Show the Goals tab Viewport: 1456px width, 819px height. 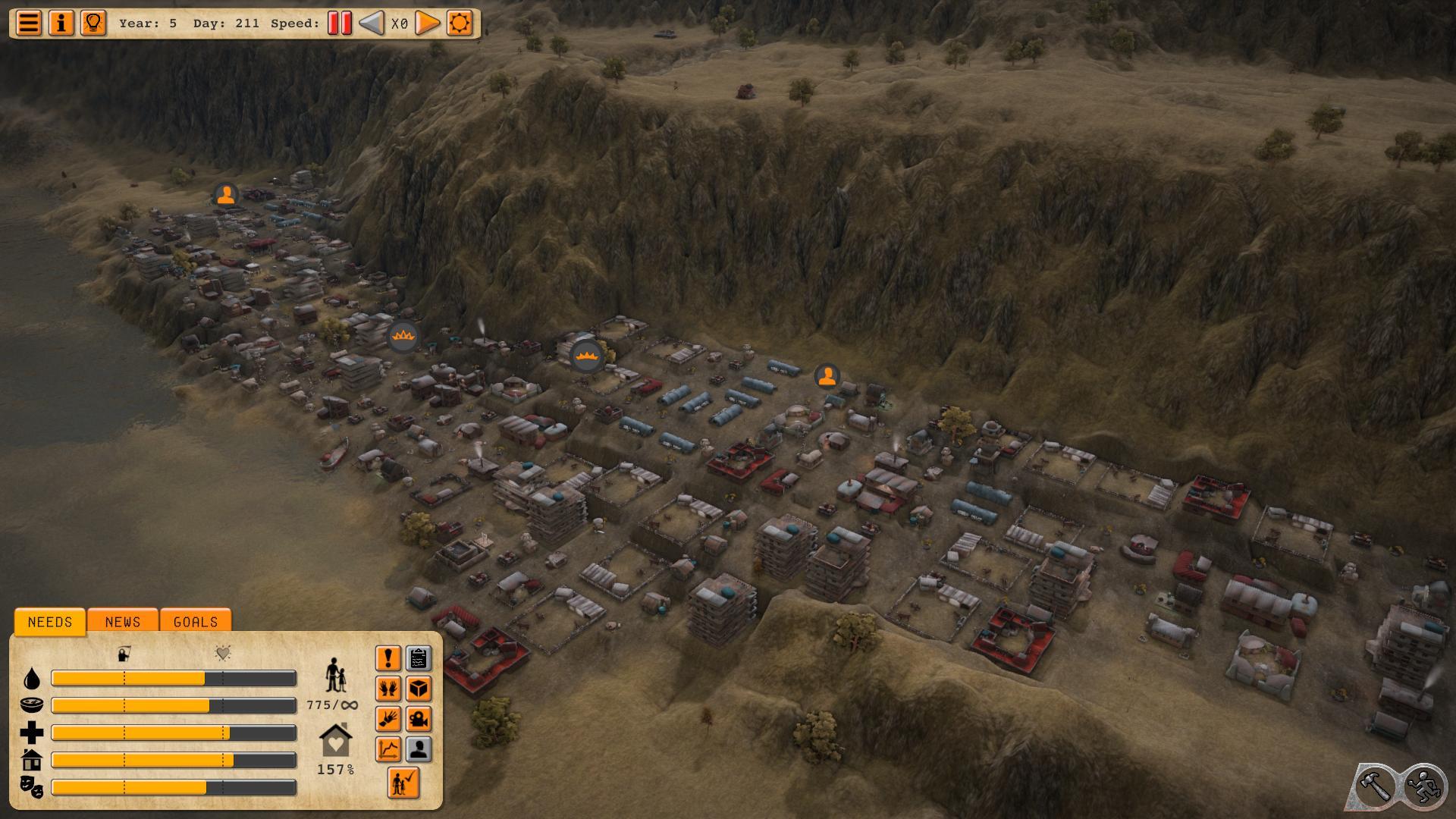click(x=196, y=622)
